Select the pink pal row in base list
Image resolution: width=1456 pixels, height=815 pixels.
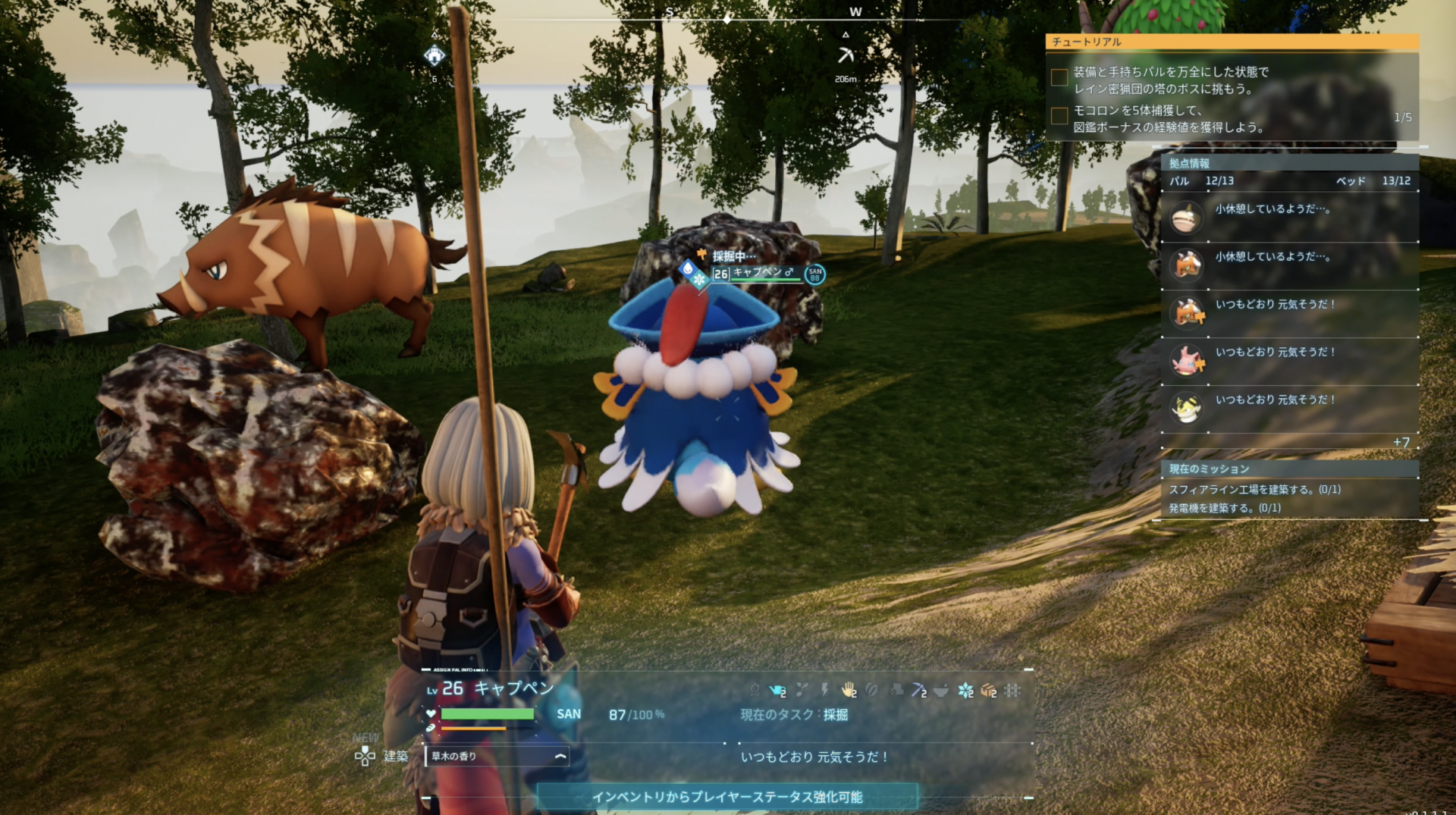point(1289,361)
